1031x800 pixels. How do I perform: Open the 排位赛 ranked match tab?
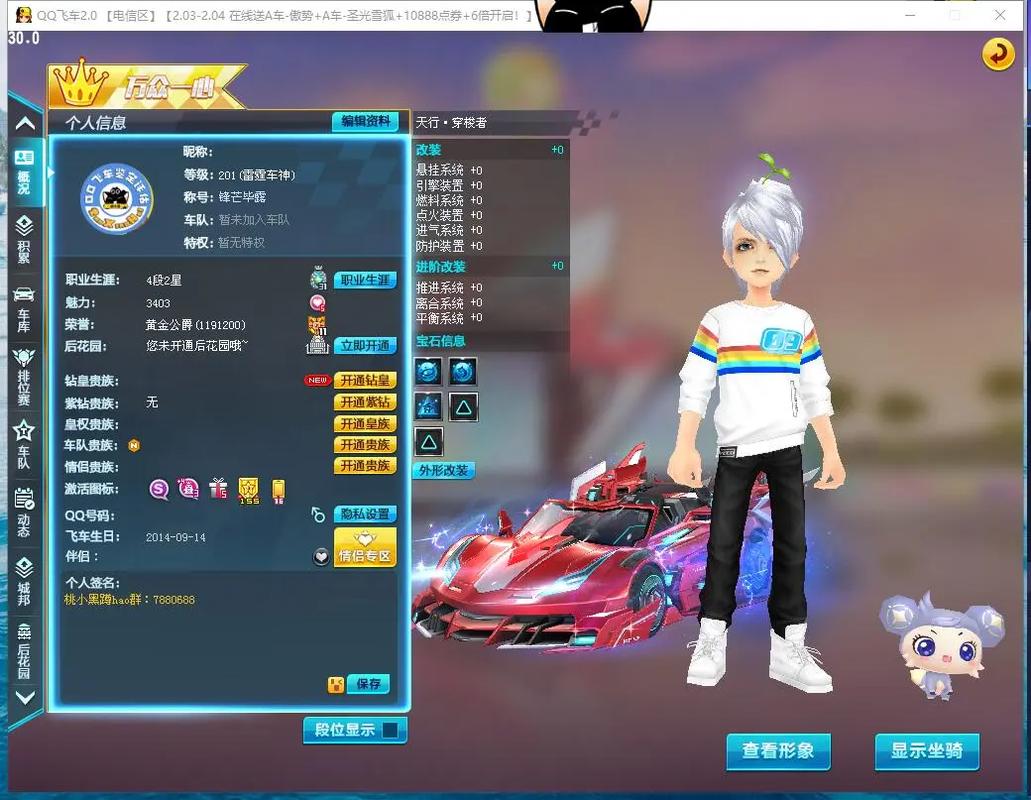pyautogui.click(x=24, y=376)
